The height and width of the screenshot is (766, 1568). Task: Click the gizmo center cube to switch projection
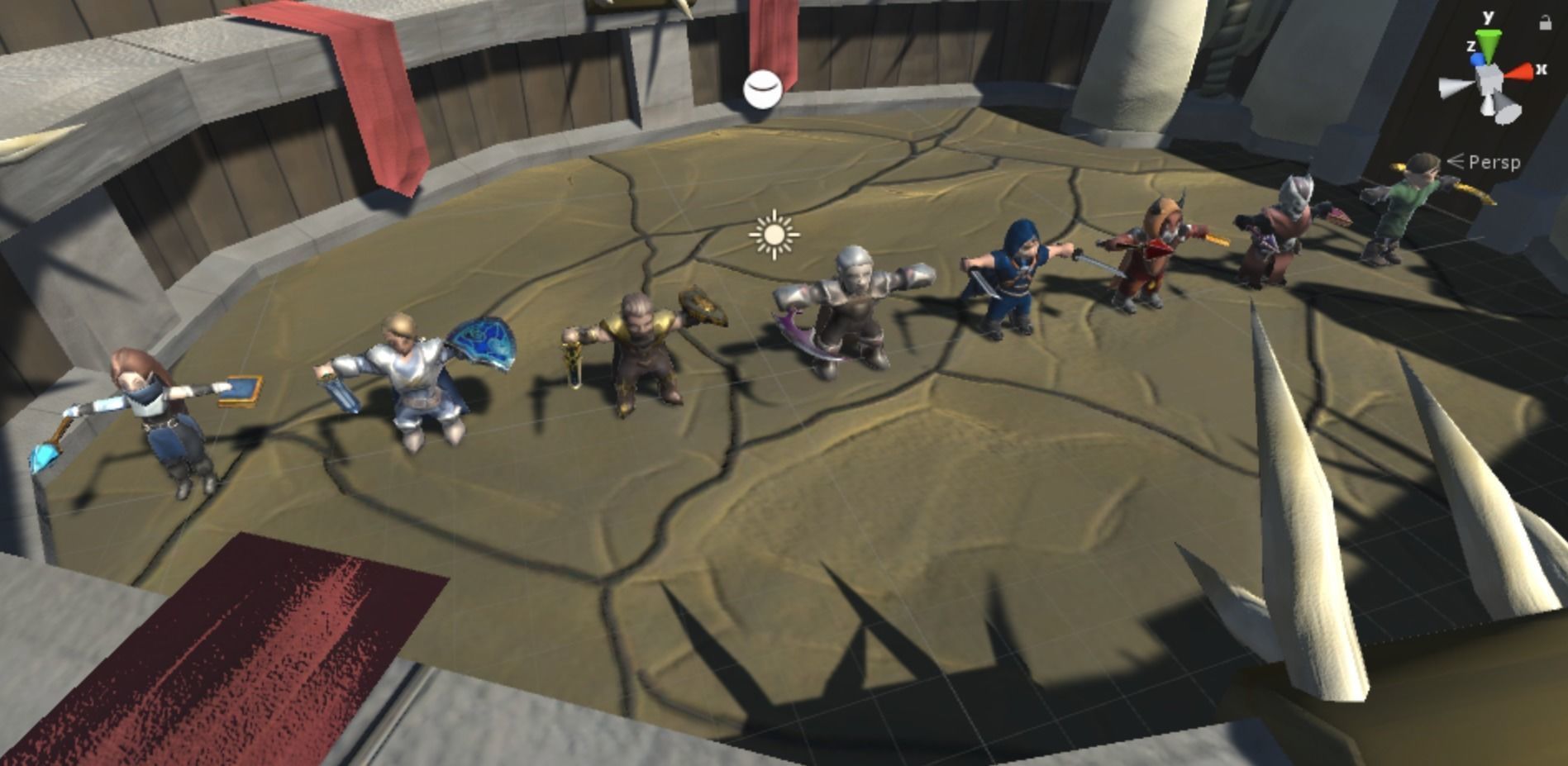[x=1489, y=76]
